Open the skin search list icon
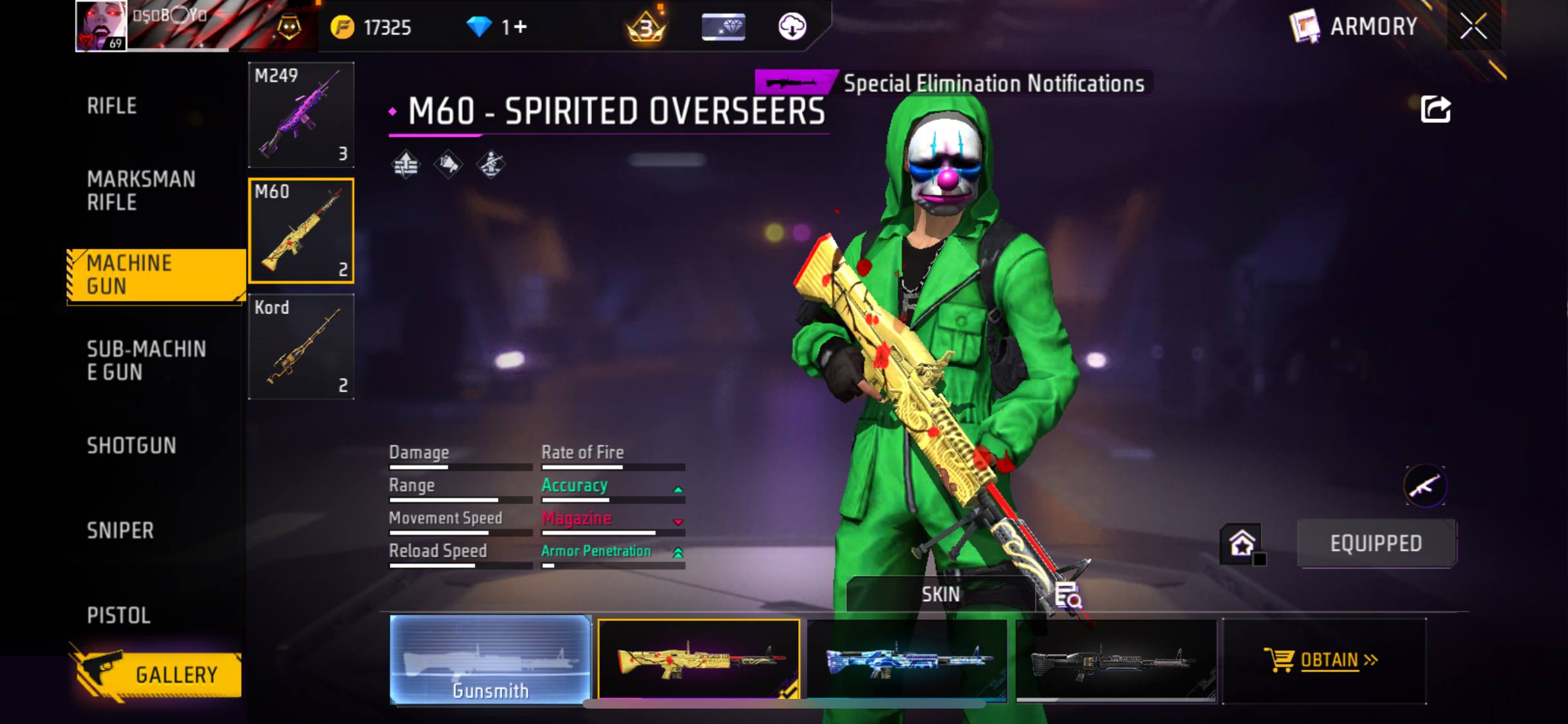 (x=1067, y=595)
